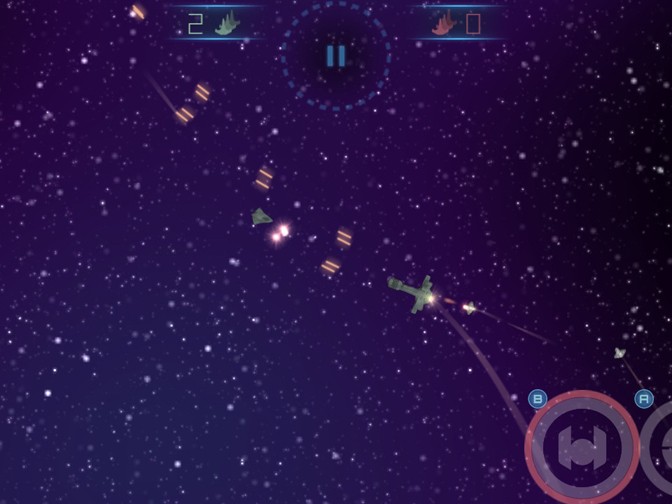This screenshot has width=672, height=504.
Task: Tap the grey round button at the screen edge
Action: click(x=660, y=447)
